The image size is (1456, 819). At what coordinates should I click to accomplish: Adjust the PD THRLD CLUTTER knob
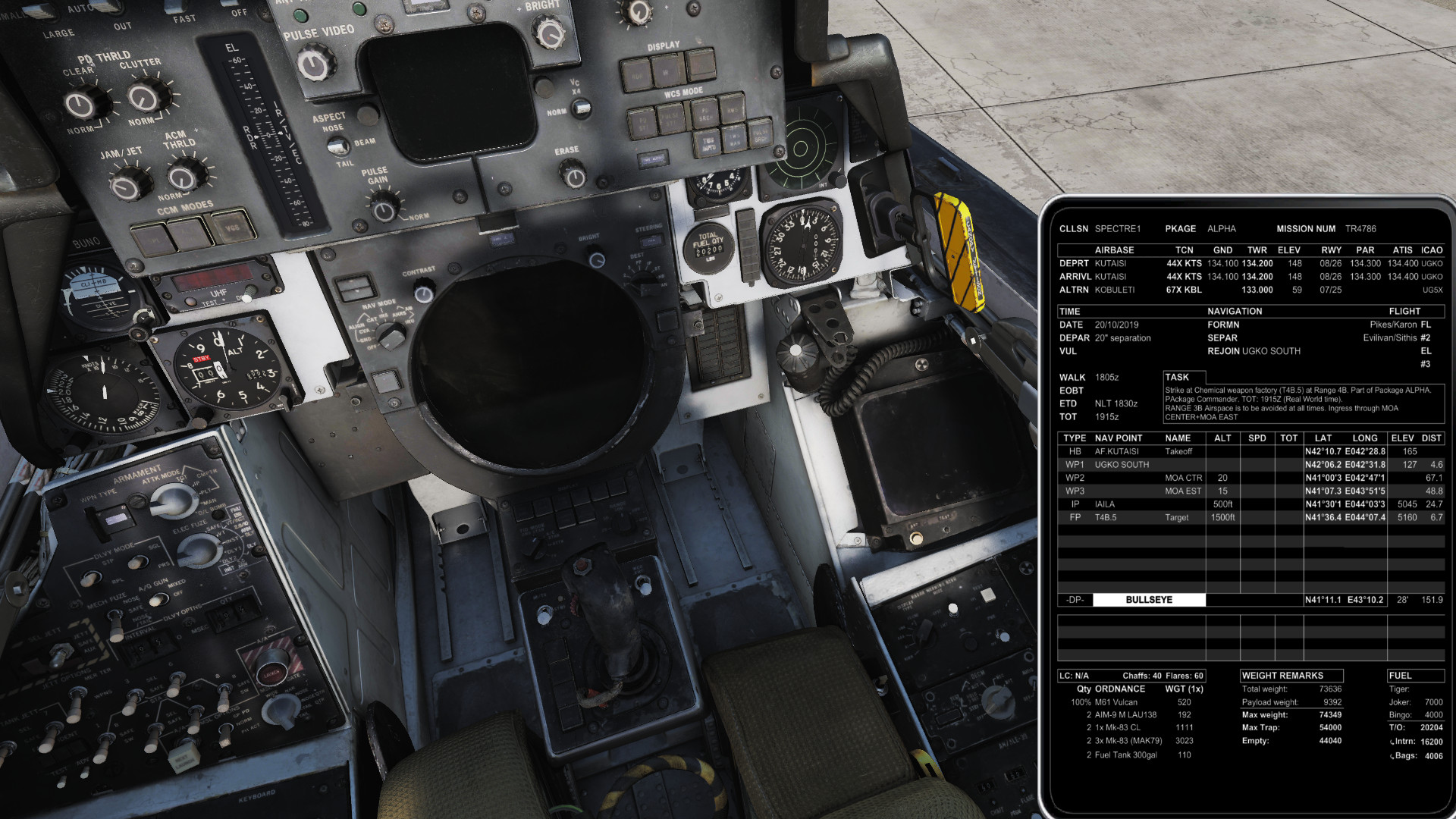click(x=143, y=97)
